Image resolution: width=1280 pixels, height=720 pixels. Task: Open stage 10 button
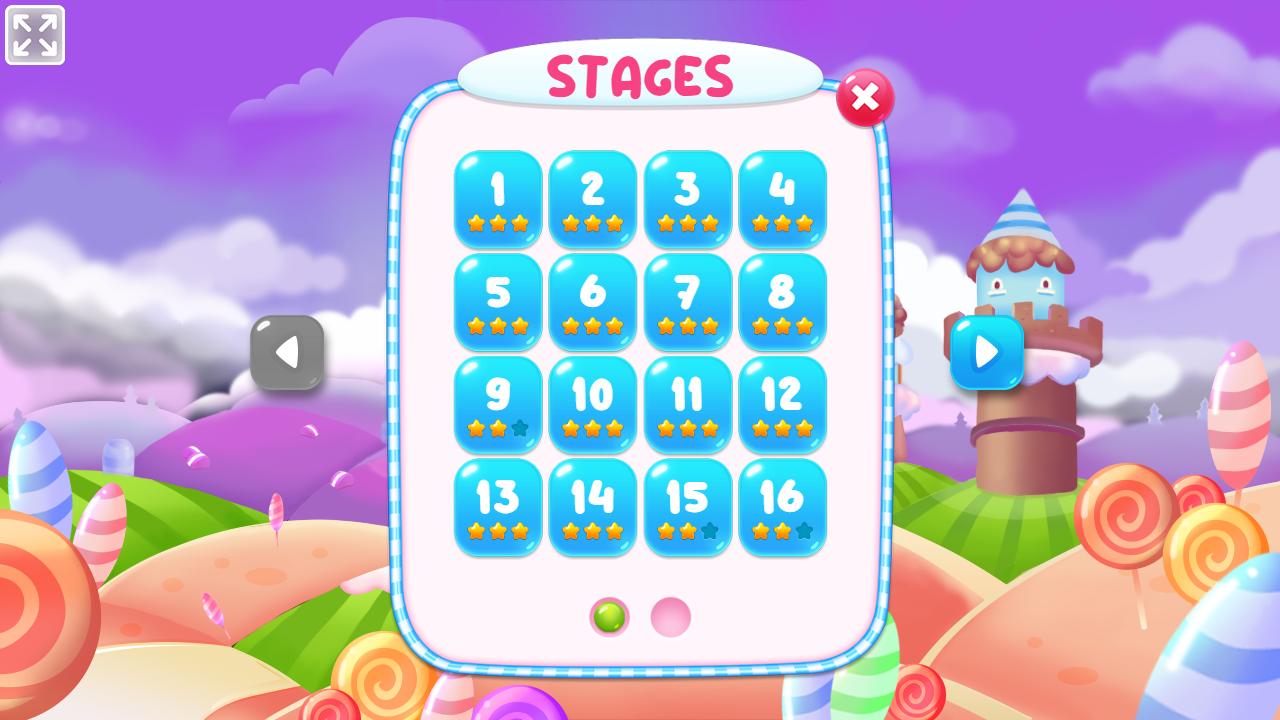coord(593,405)
